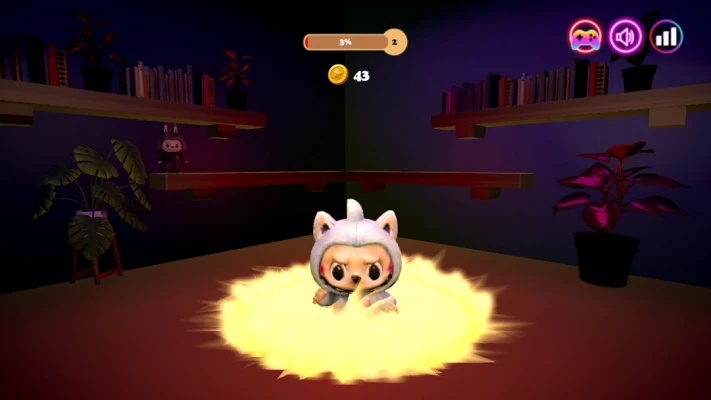This screenshot has height=400, width=711.
Task: Open the rainbow gamepad icon button
Action: click(585, 37)
